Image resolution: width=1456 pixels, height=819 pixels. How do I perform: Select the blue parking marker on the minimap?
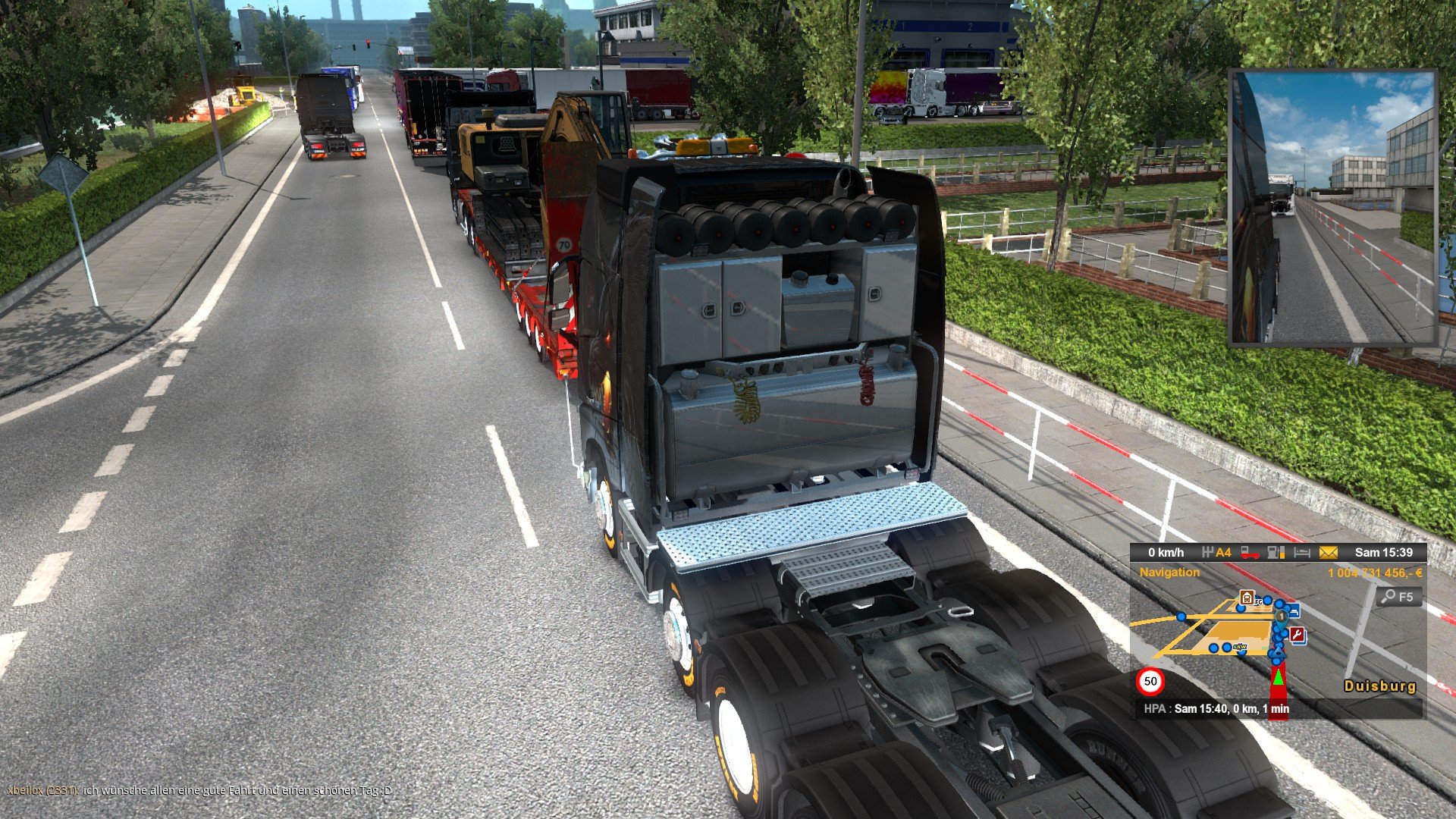coord(1293,610)
